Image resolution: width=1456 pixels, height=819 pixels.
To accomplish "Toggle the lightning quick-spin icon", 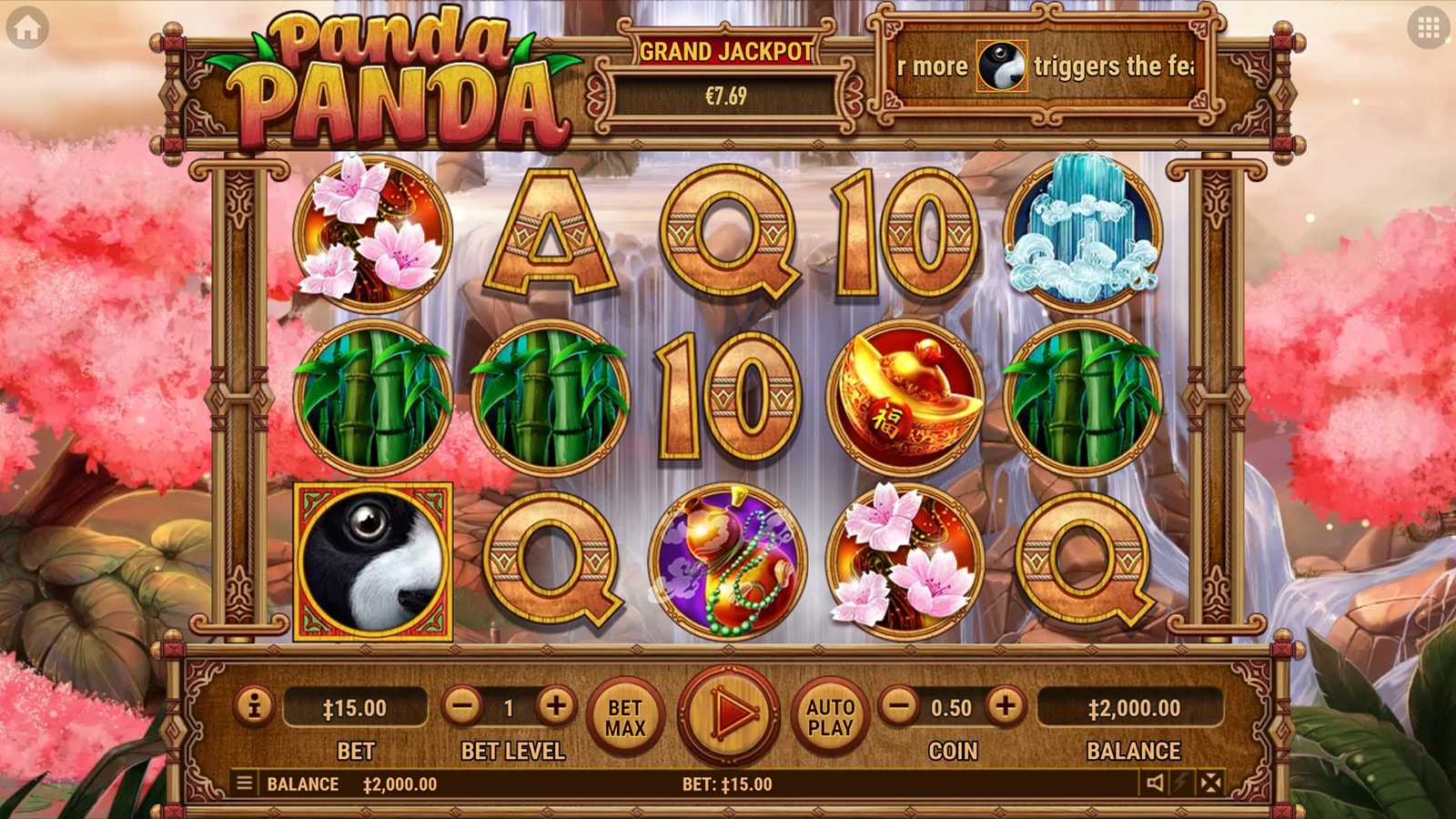I will (x=1182, y=783).
